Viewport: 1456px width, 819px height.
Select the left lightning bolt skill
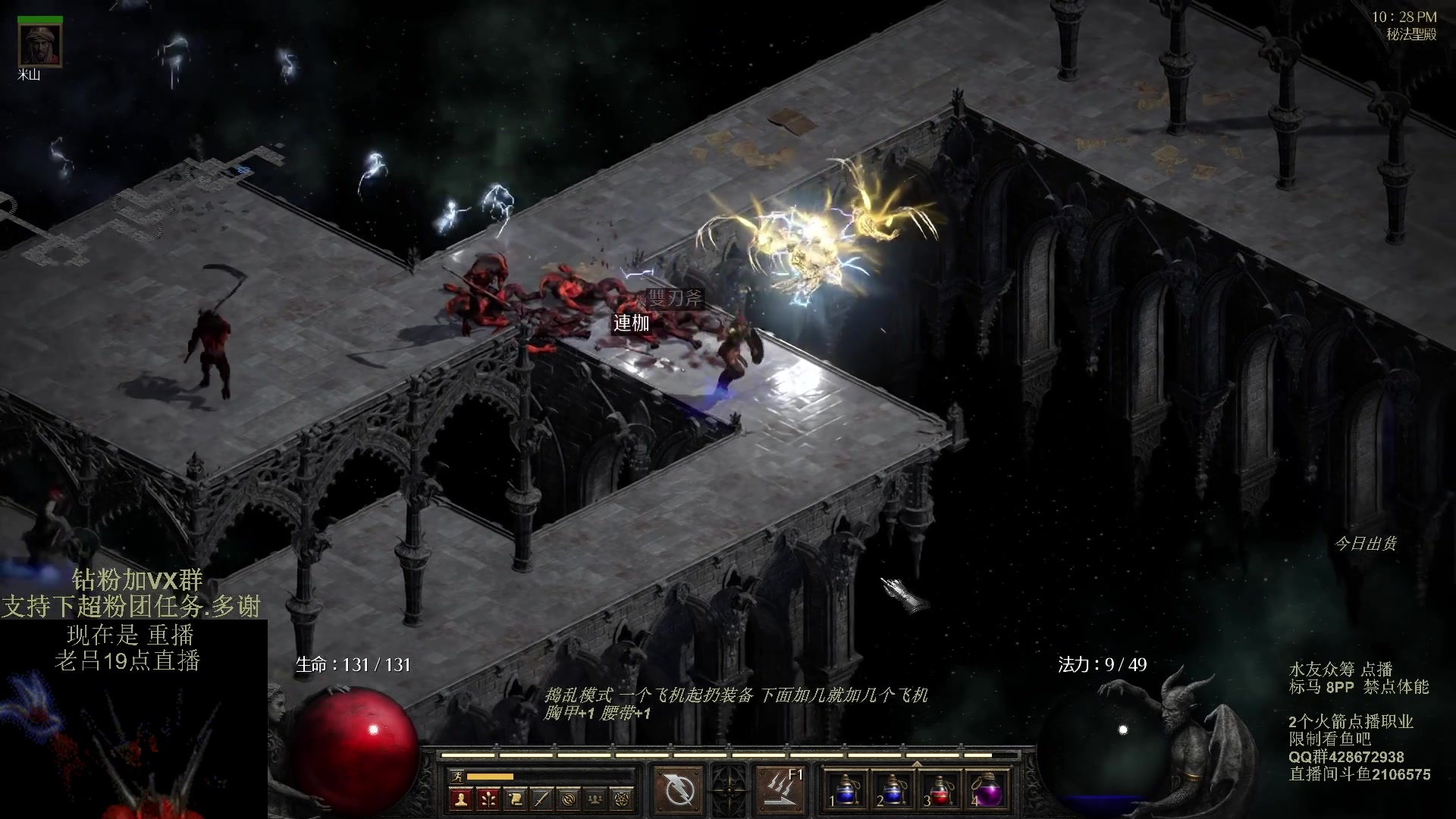point(679,789)
